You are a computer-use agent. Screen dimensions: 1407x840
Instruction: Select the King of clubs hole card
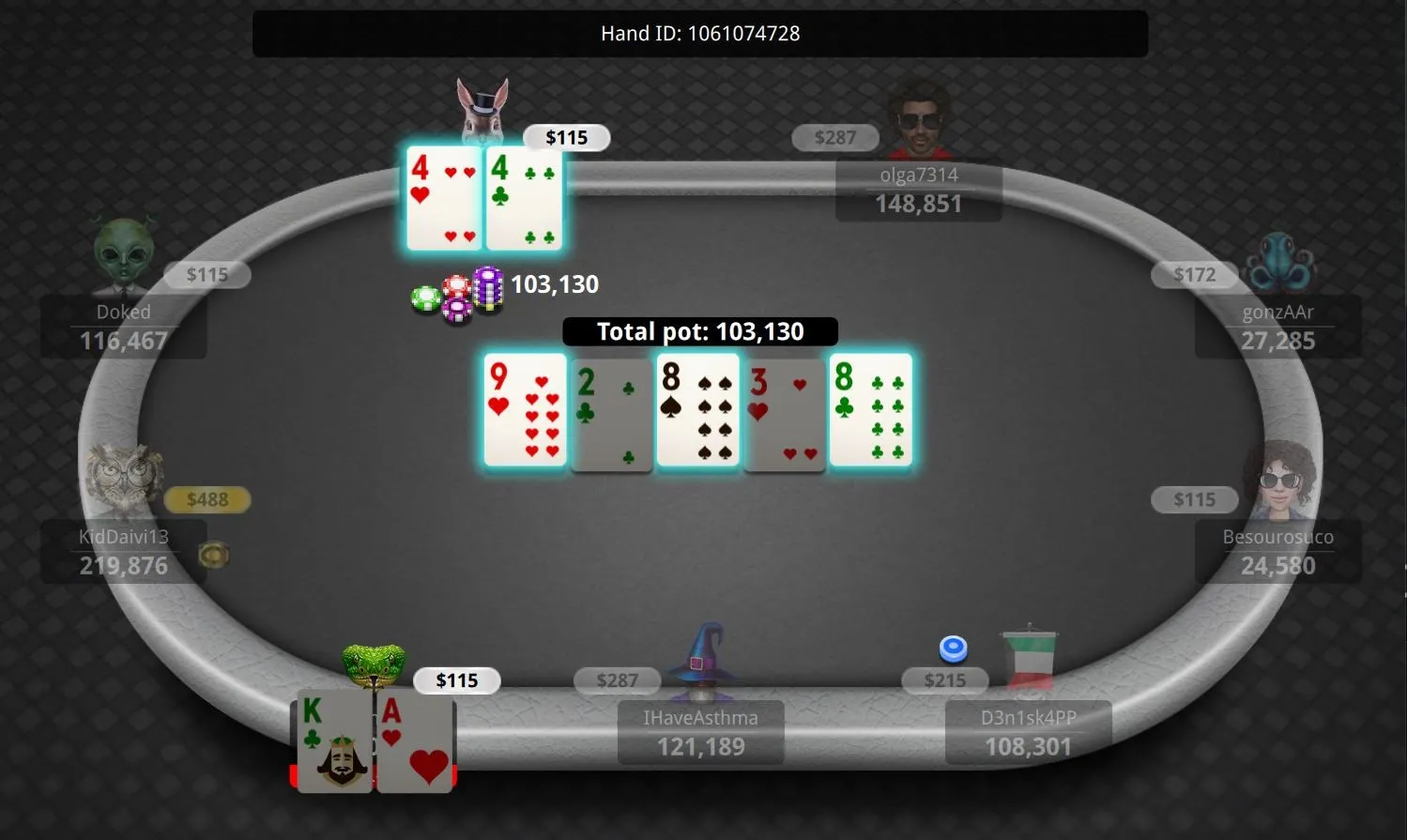tap(335, 741)
